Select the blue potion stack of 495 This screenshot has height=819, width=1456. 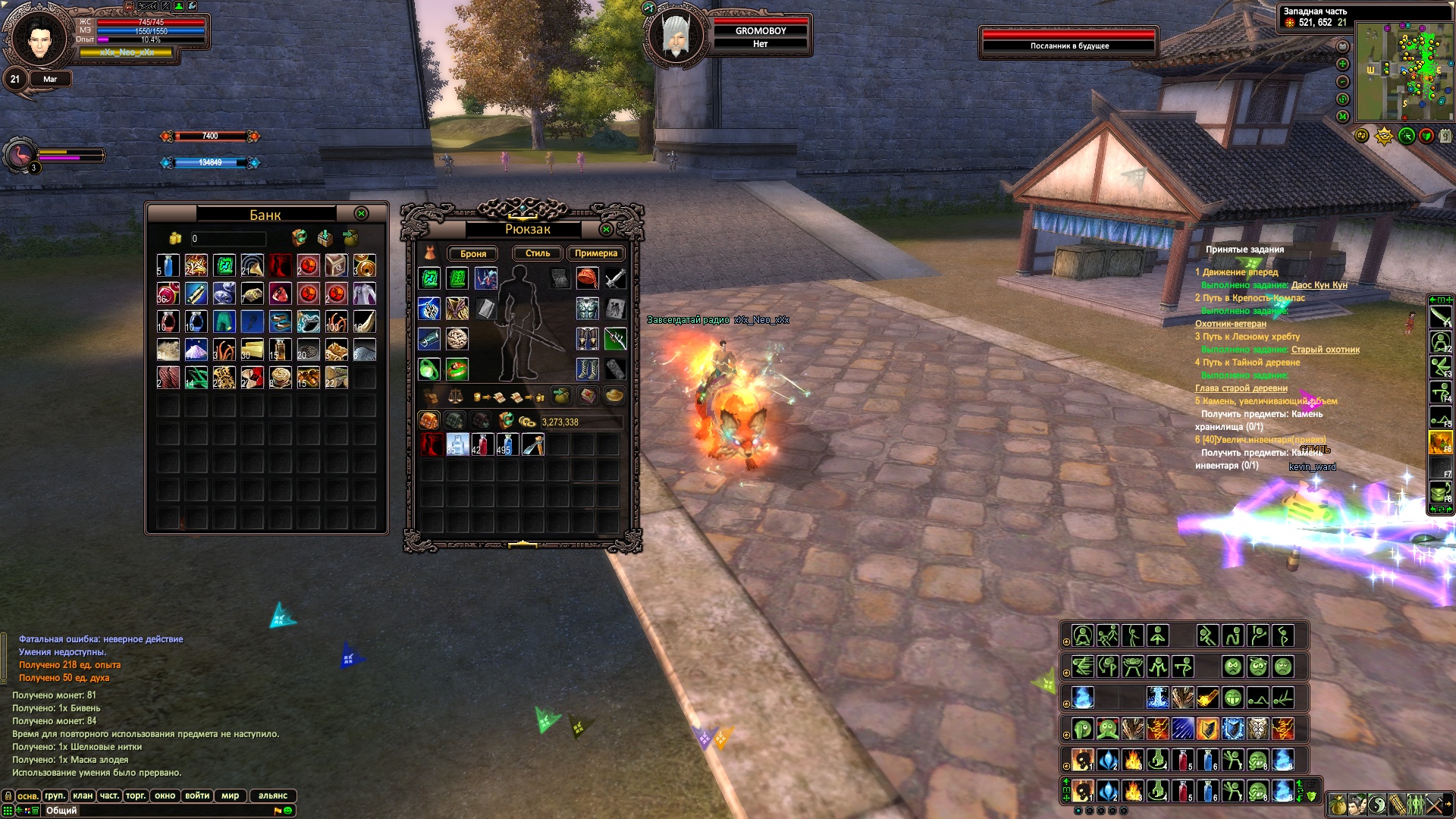point(507,444)
